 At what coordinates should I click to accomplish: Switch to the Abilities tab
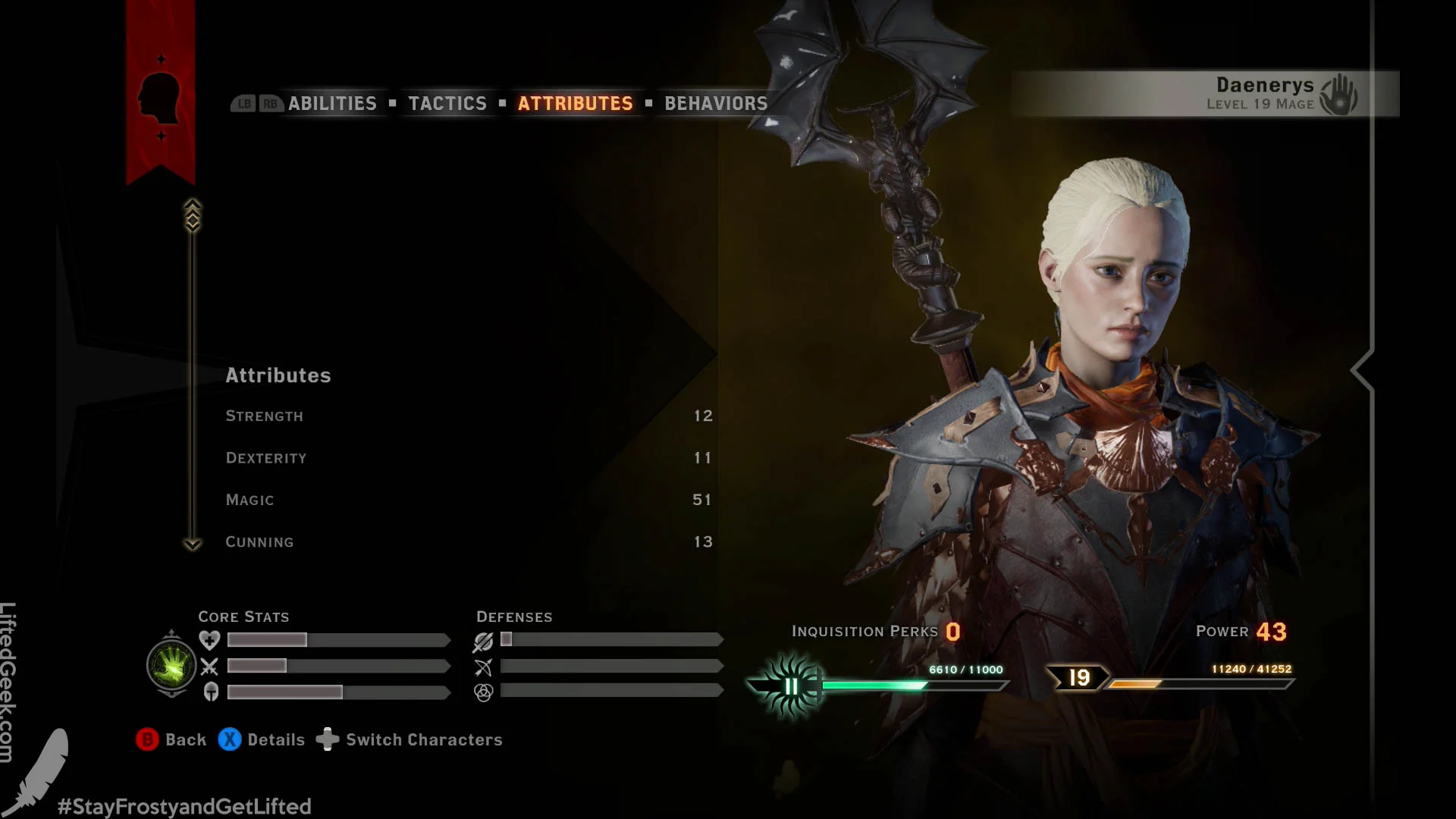pyautogui.click(x=331, y=104)
